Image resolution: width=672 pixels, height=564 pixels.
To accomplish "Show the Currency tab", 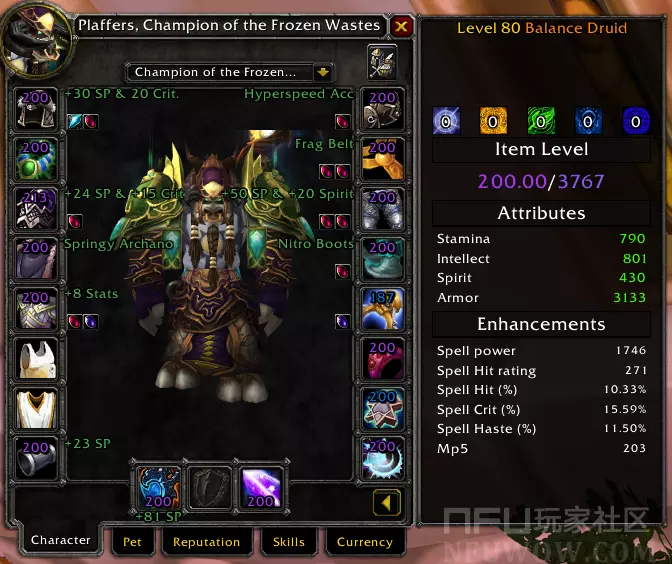I will [x=364, y=542].
